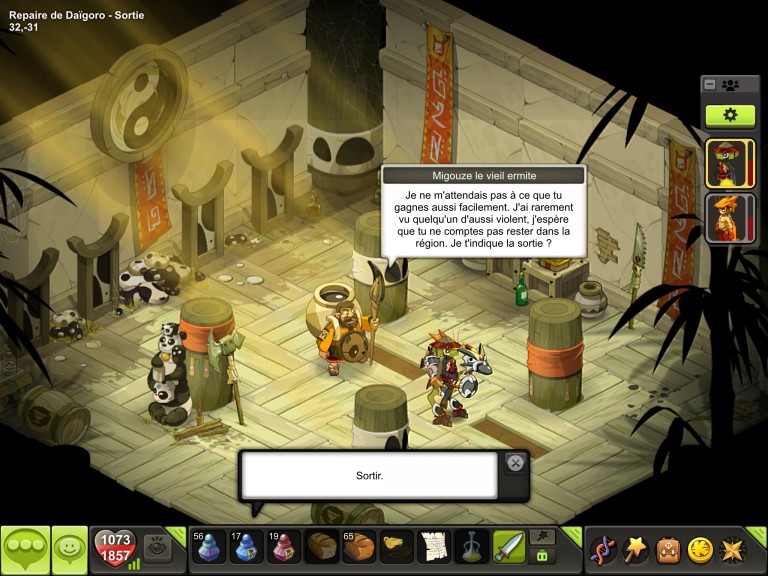This screenshot has height=576, width=768.
Task: Collapse the party panel with the minus button
Action: [x=710, y=85]
